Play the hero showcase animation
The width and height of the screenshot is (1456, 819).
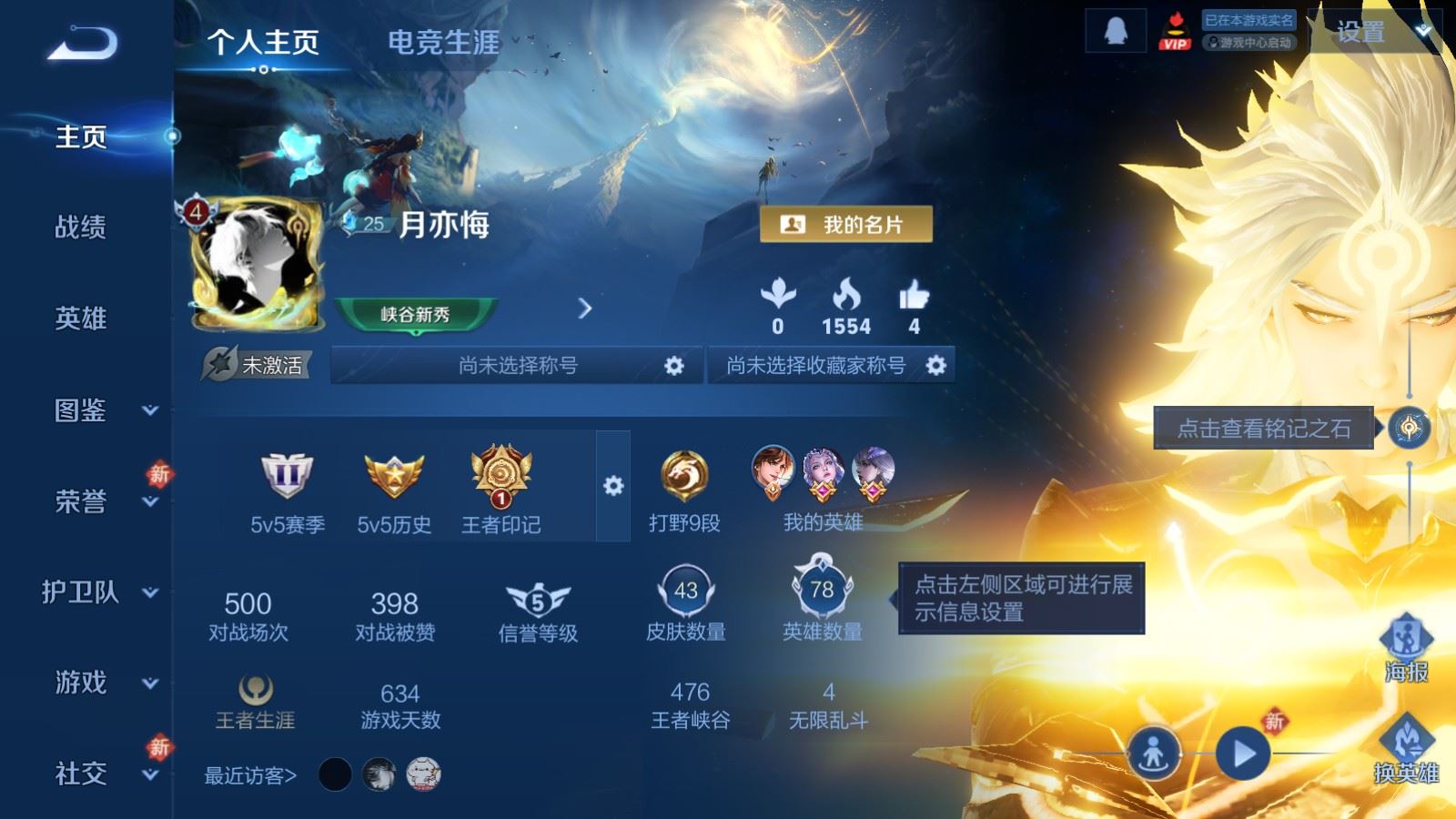(1243, 753)
